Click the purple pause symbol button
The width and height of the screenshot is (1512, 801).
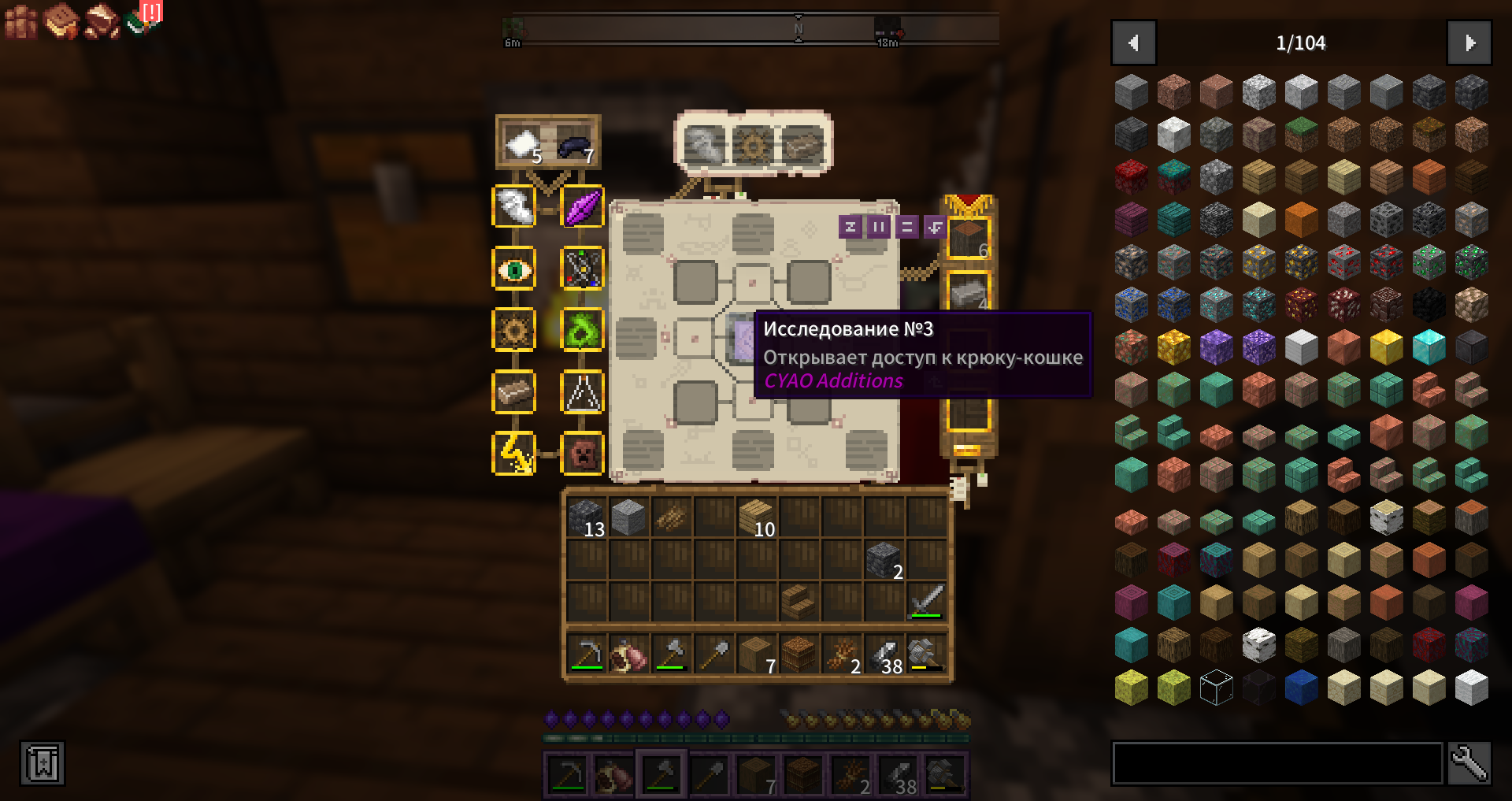[x=878, y=227]
